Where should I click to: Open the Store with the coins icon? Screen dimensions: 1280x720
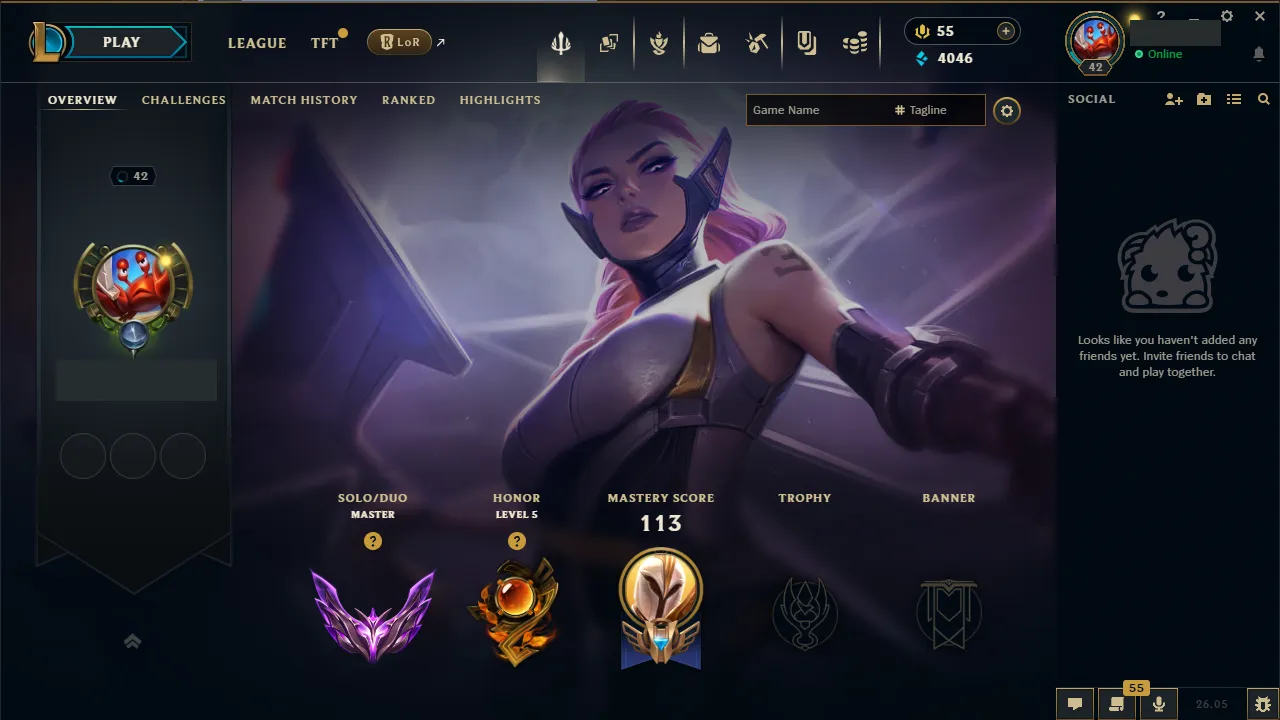point(855,42)
